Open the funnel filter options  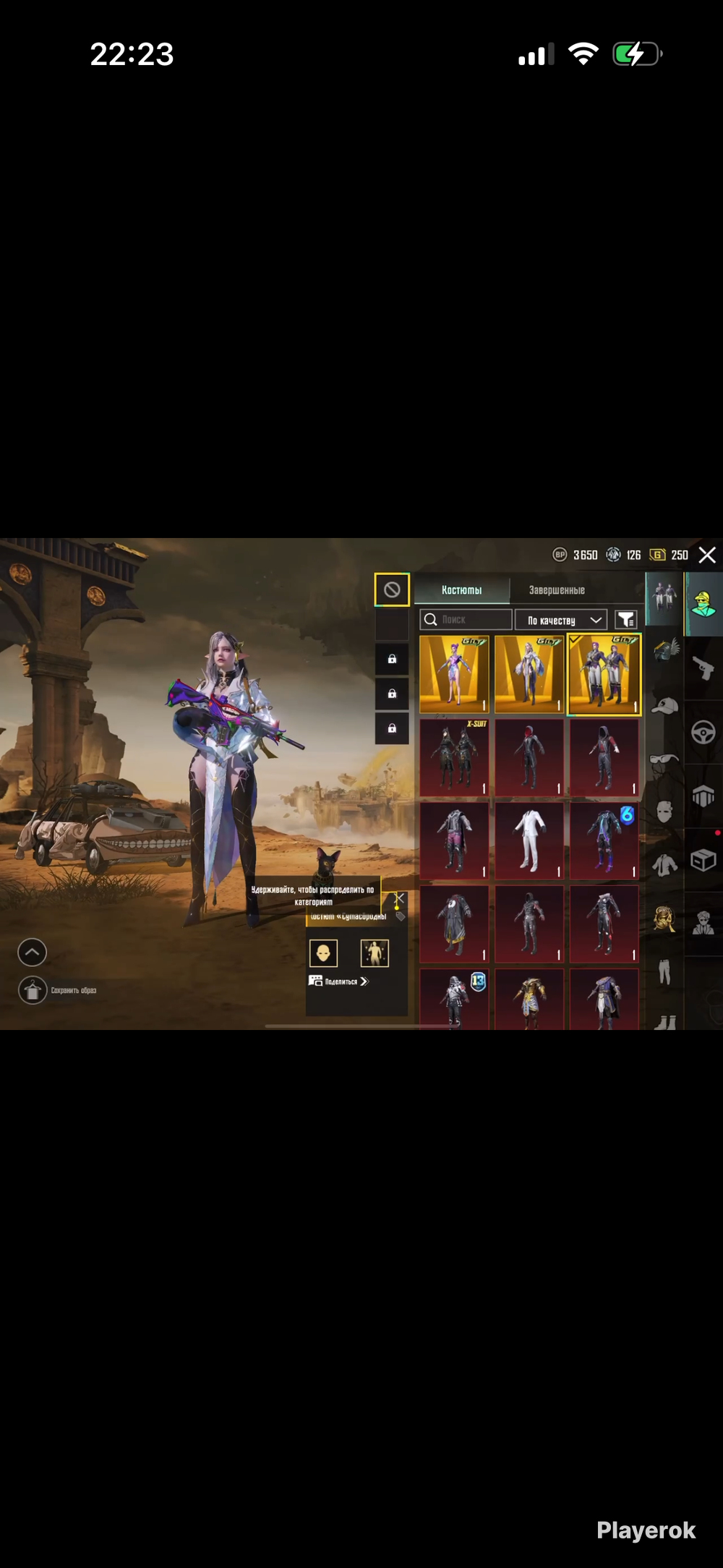pos(625,620)
